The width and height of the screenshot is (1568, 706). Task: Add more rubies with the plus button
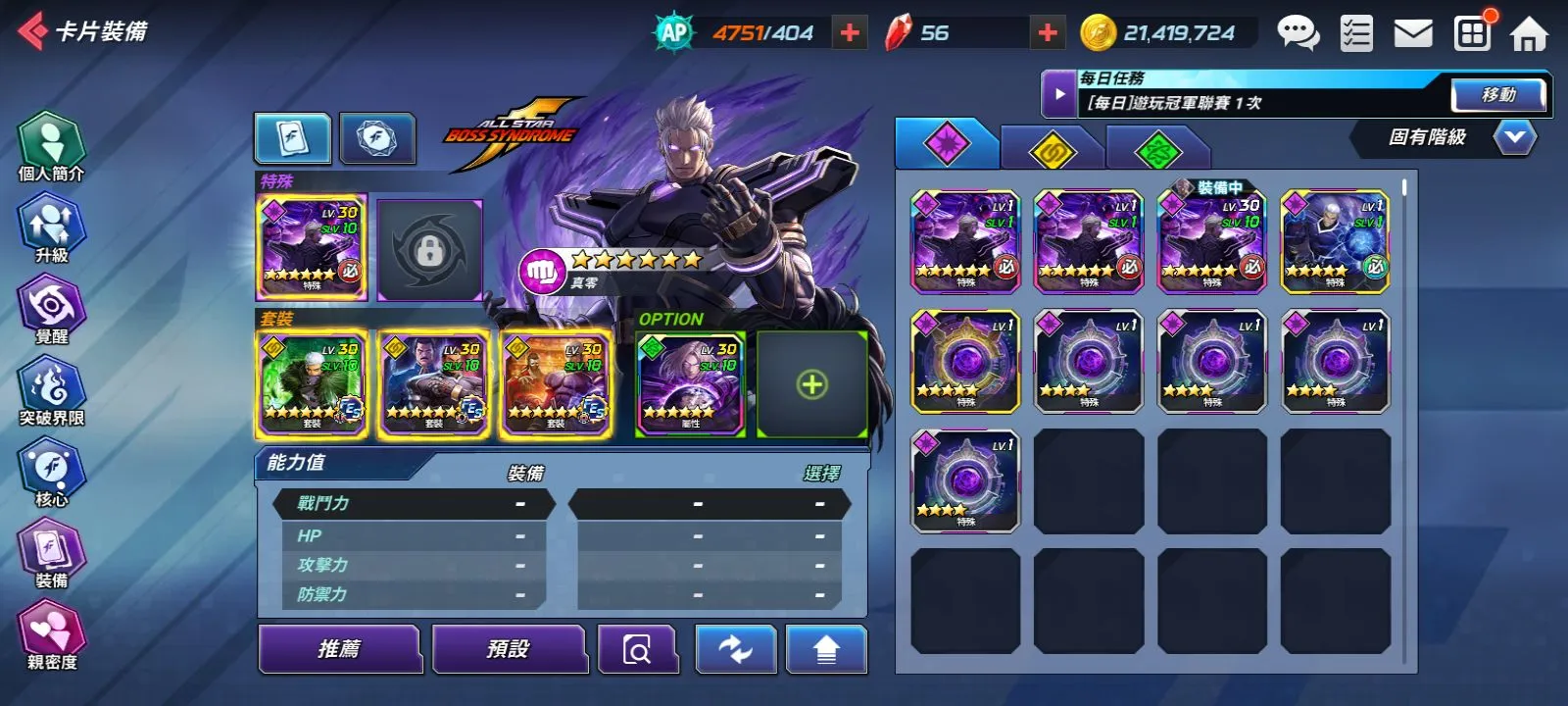tap(1048, 33)
